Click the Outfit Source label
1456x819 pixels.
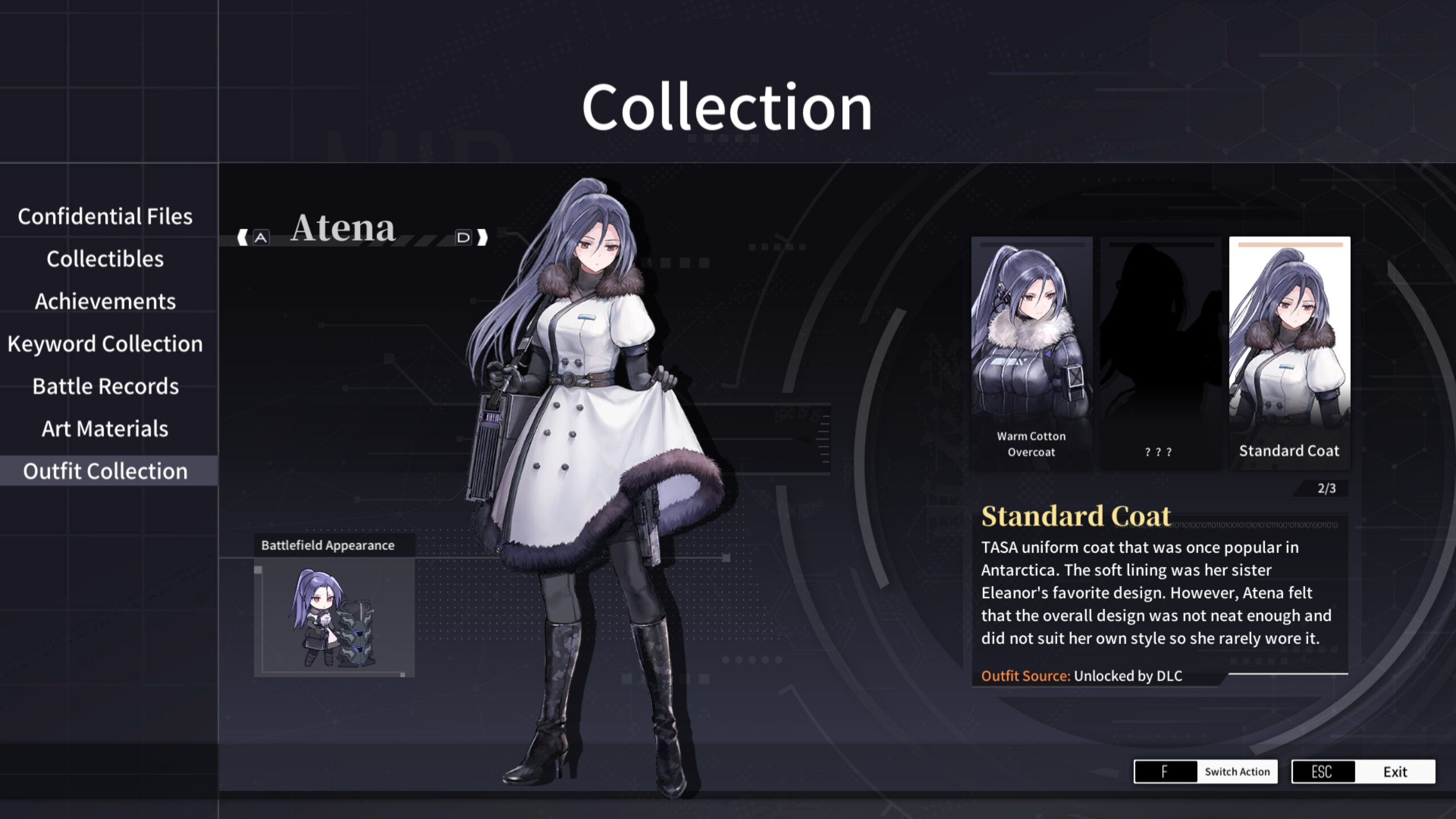[x=1025, y=676]
